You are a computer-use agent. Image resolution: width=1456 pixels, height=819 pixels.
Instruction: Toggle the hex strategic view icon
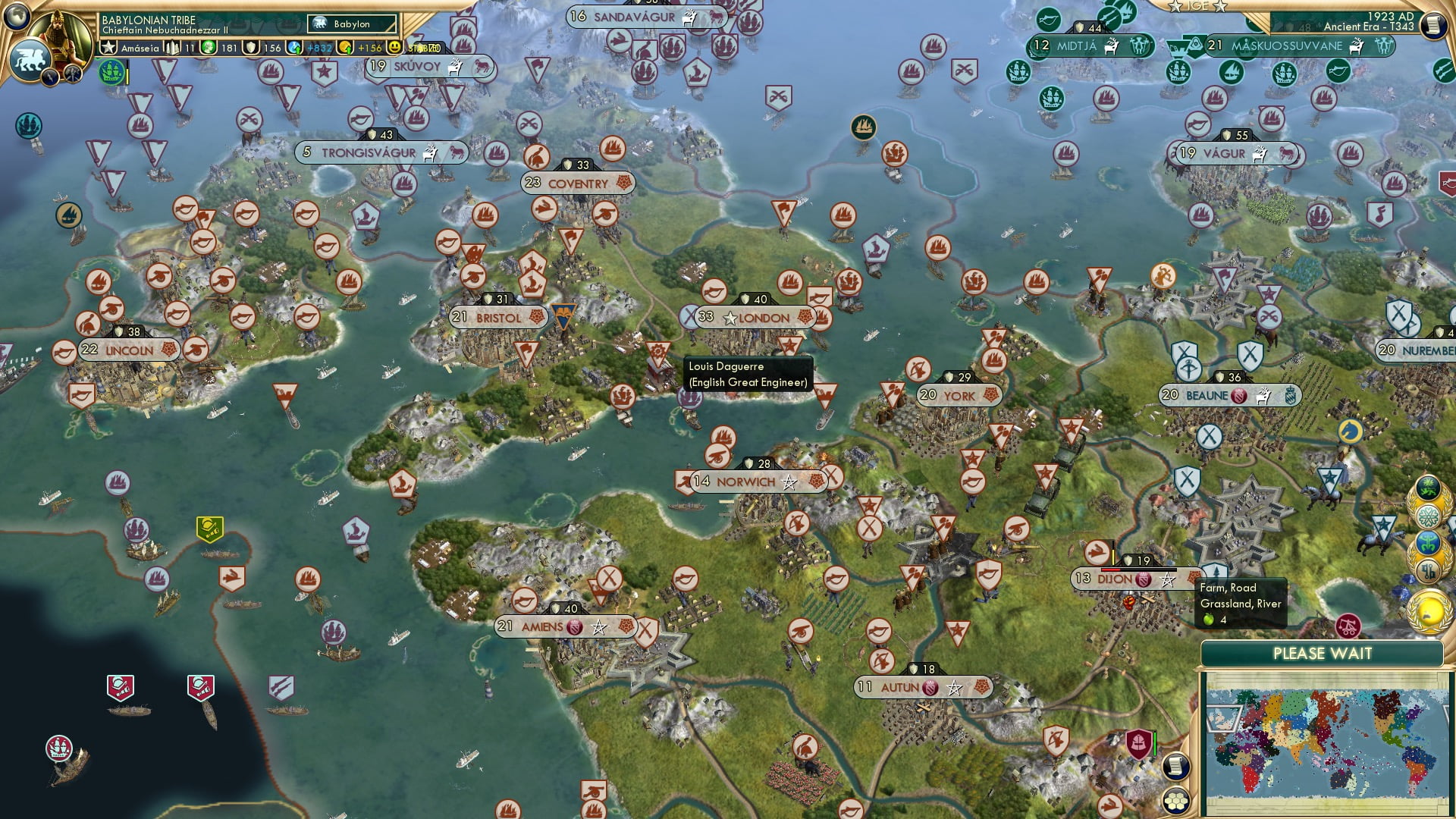(x=1176, y=800)
